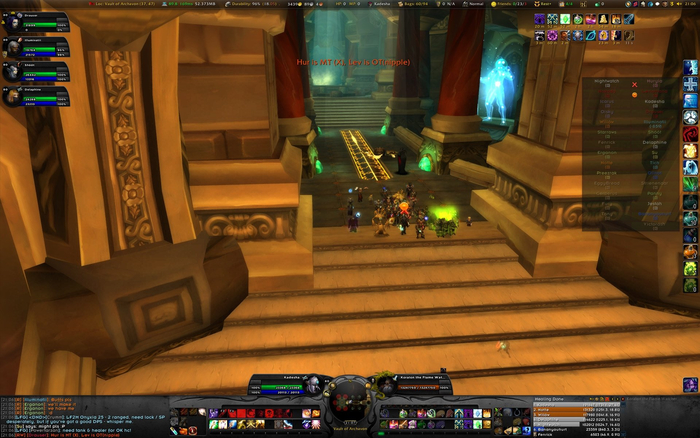The image size is (700, 438).
Task: Click the purple icon at right bar's bottom
Action: click(x=690, y=384)
